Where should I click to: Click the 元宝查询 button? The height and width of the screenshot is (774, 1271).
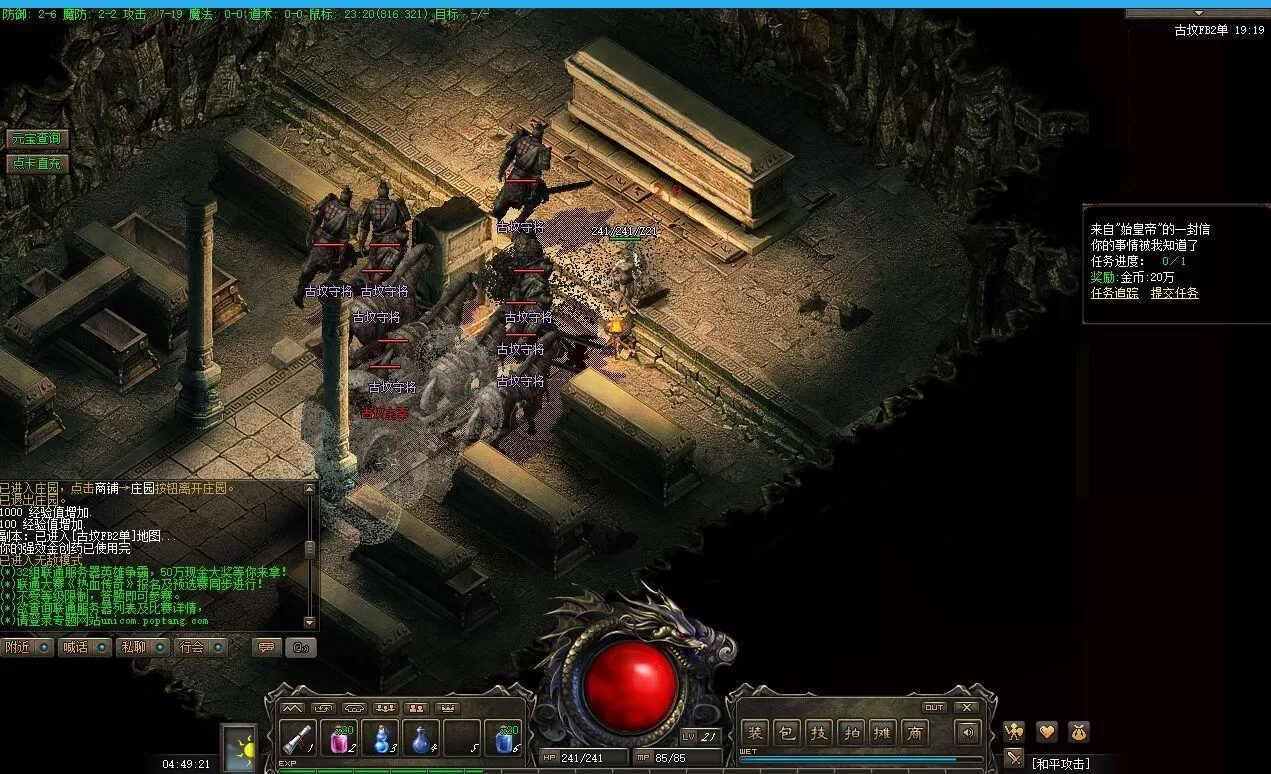[36, 139]
